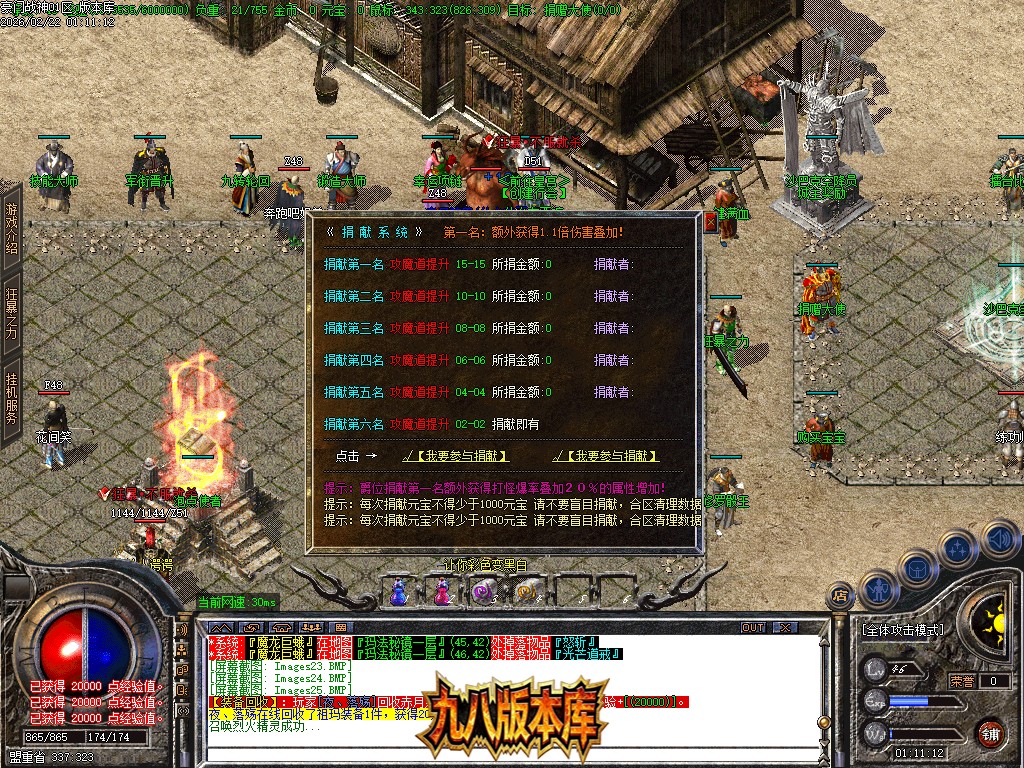The height and width of the screenshot is (768, 1024).
Task: Open the red 铺 stall button
Action: point(990,733)
